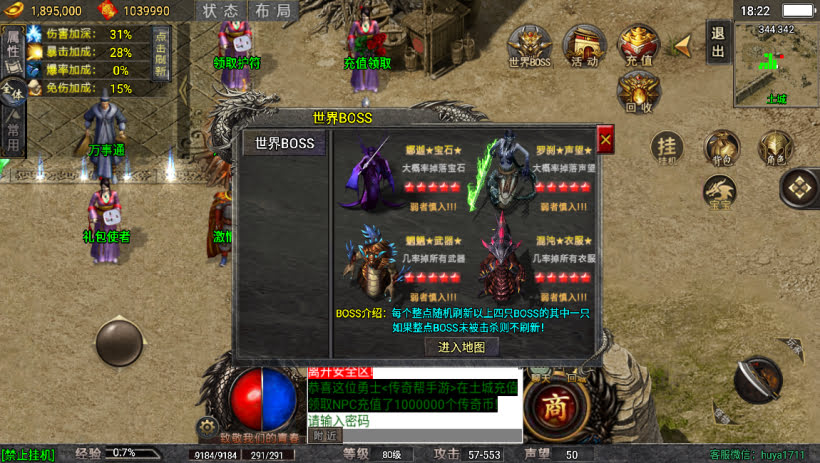The height and width of the screenshot is (463, 820).
Task: Enter the boss map via 进入地图
Action: click(461, 347)
